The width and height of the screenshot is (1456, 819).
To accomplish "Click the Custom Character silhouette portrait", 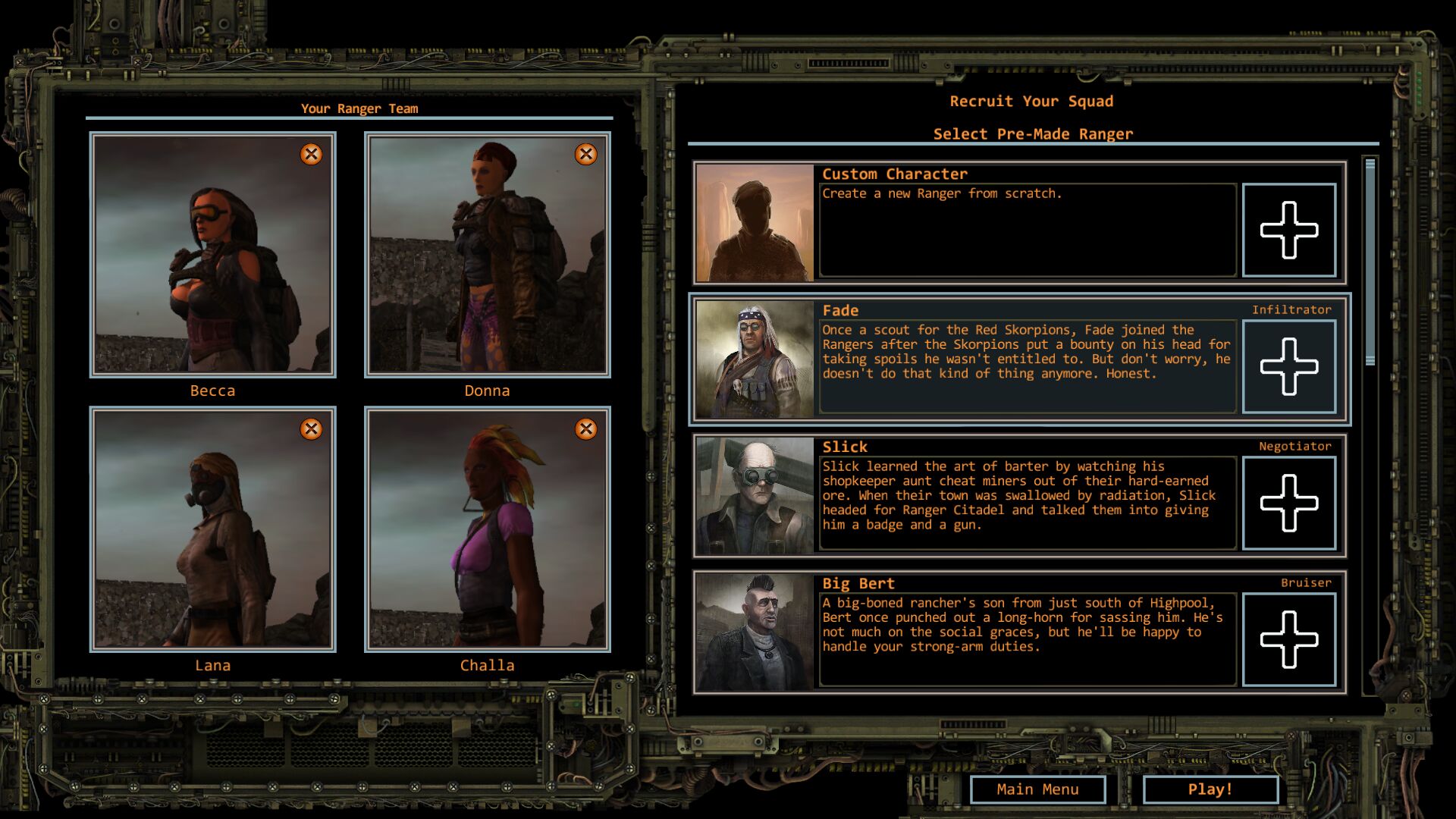I will point(755,223).
